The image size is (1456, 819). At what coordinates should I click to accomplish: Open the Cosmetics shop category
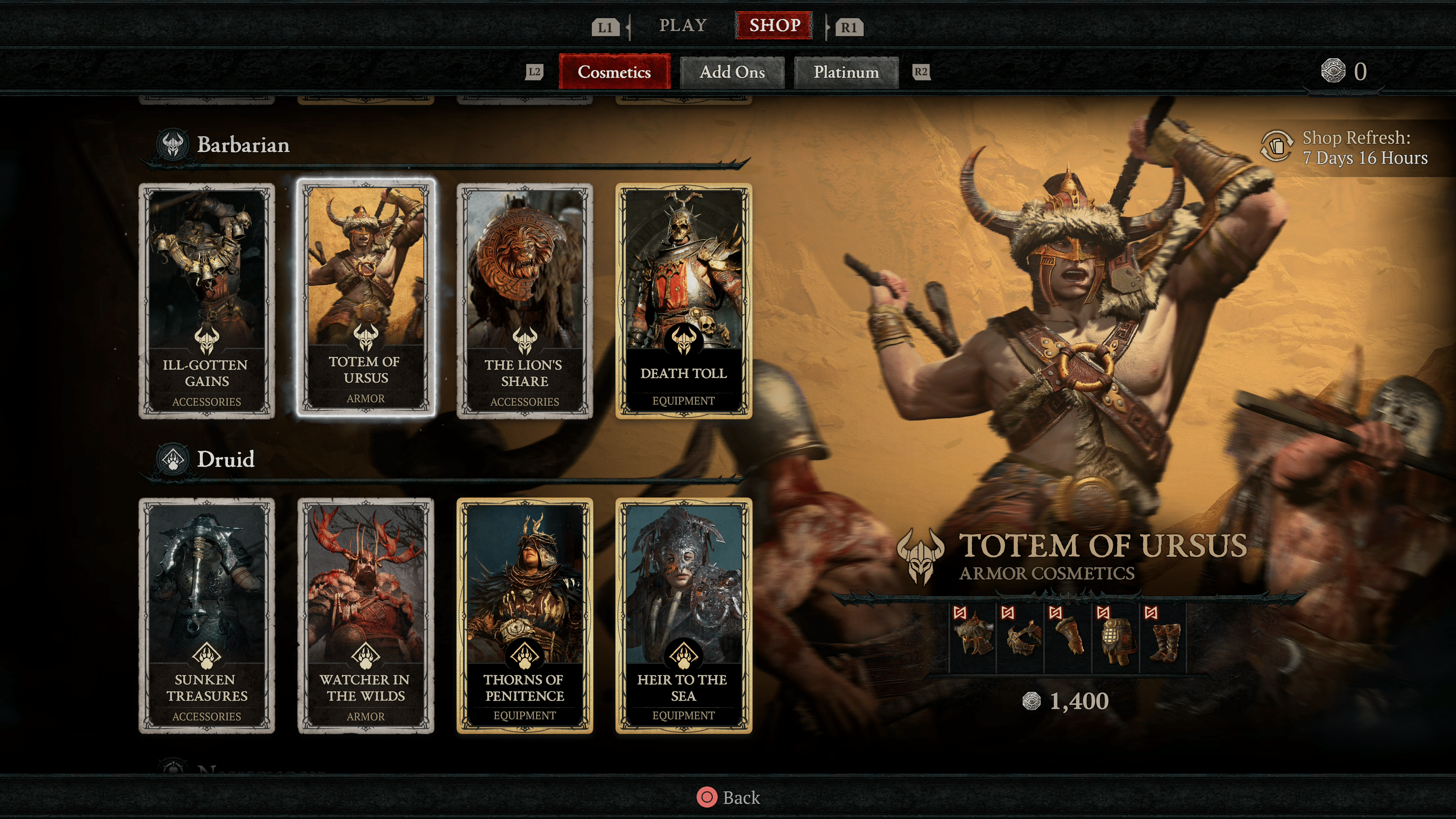click(x=614, y=72)
